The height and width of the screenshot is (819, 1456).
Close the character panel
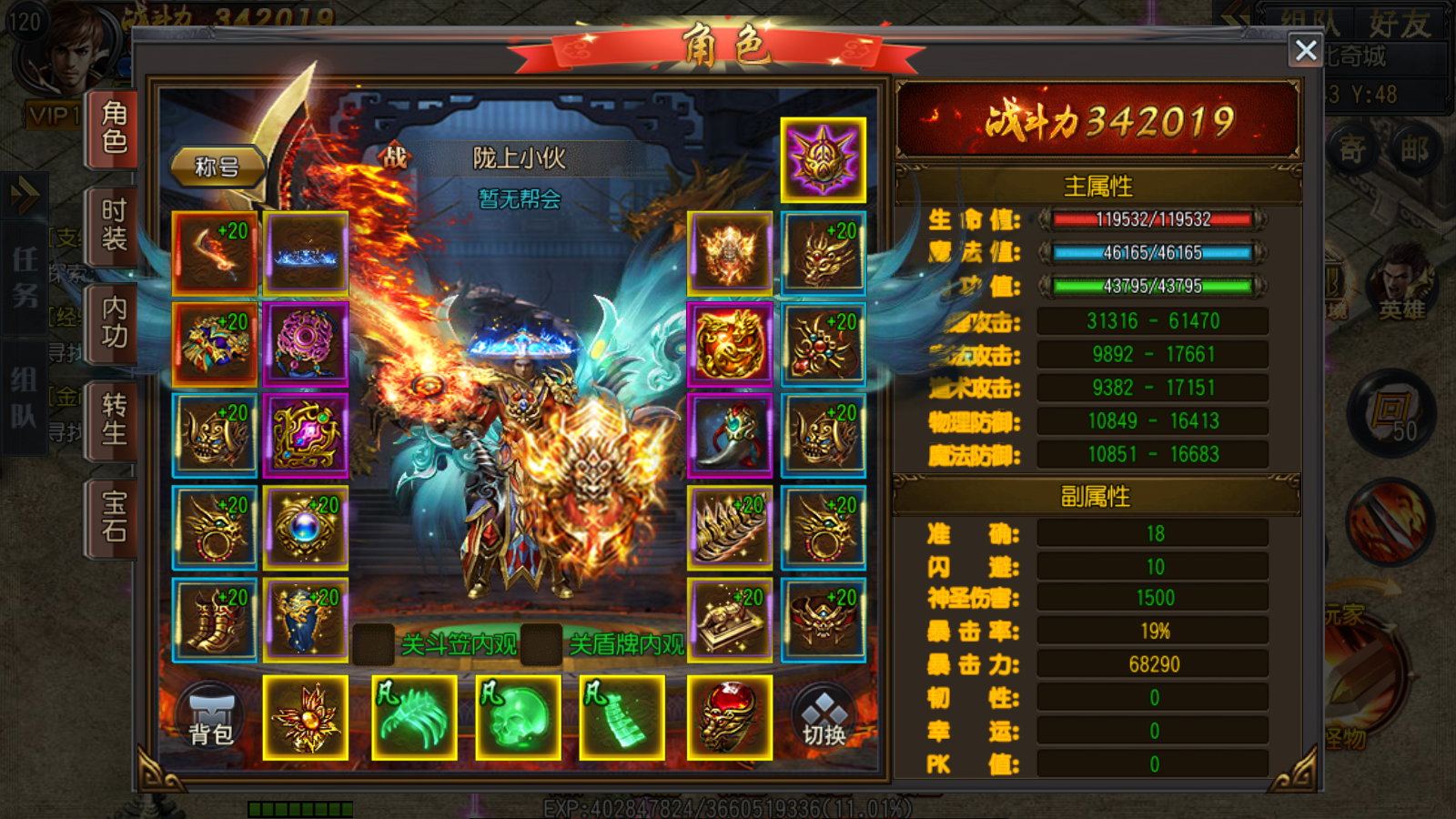click(x=1306, y=50)
